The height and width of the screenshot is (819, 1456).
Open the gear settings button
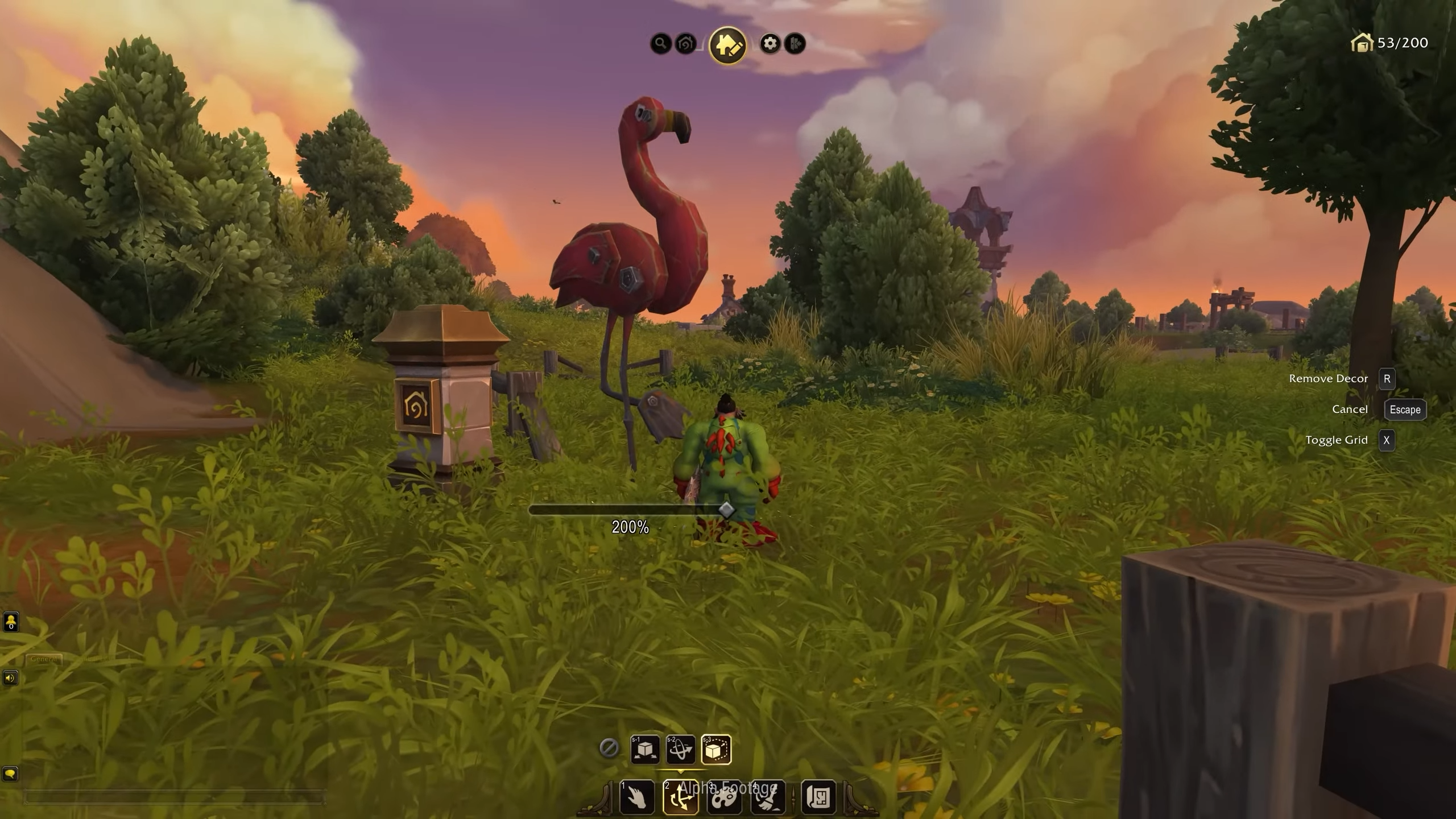coord(770,43)
